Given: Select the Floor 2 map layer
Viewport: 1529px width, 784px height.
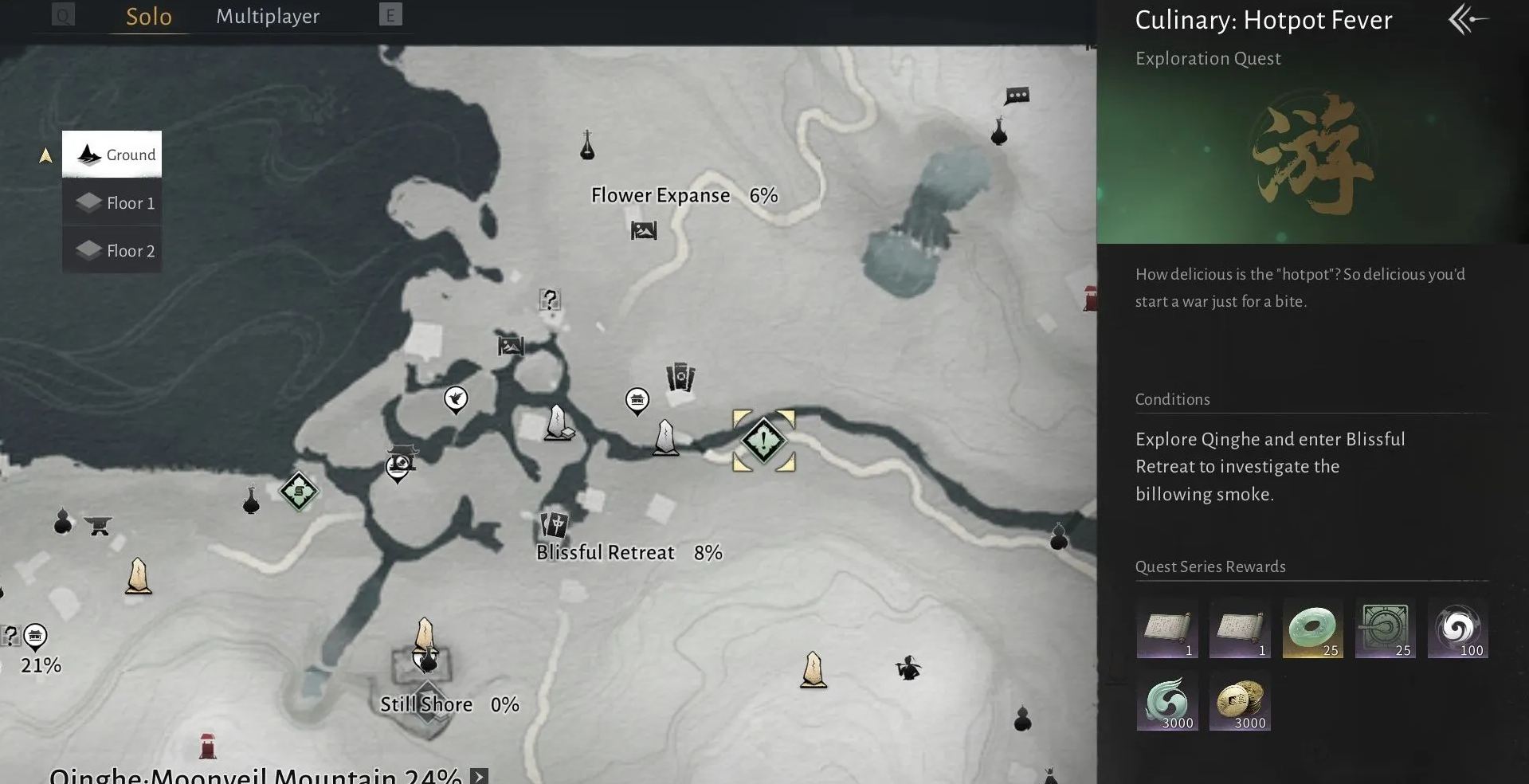Looking at the screenshot, I should tap(112, 250).
